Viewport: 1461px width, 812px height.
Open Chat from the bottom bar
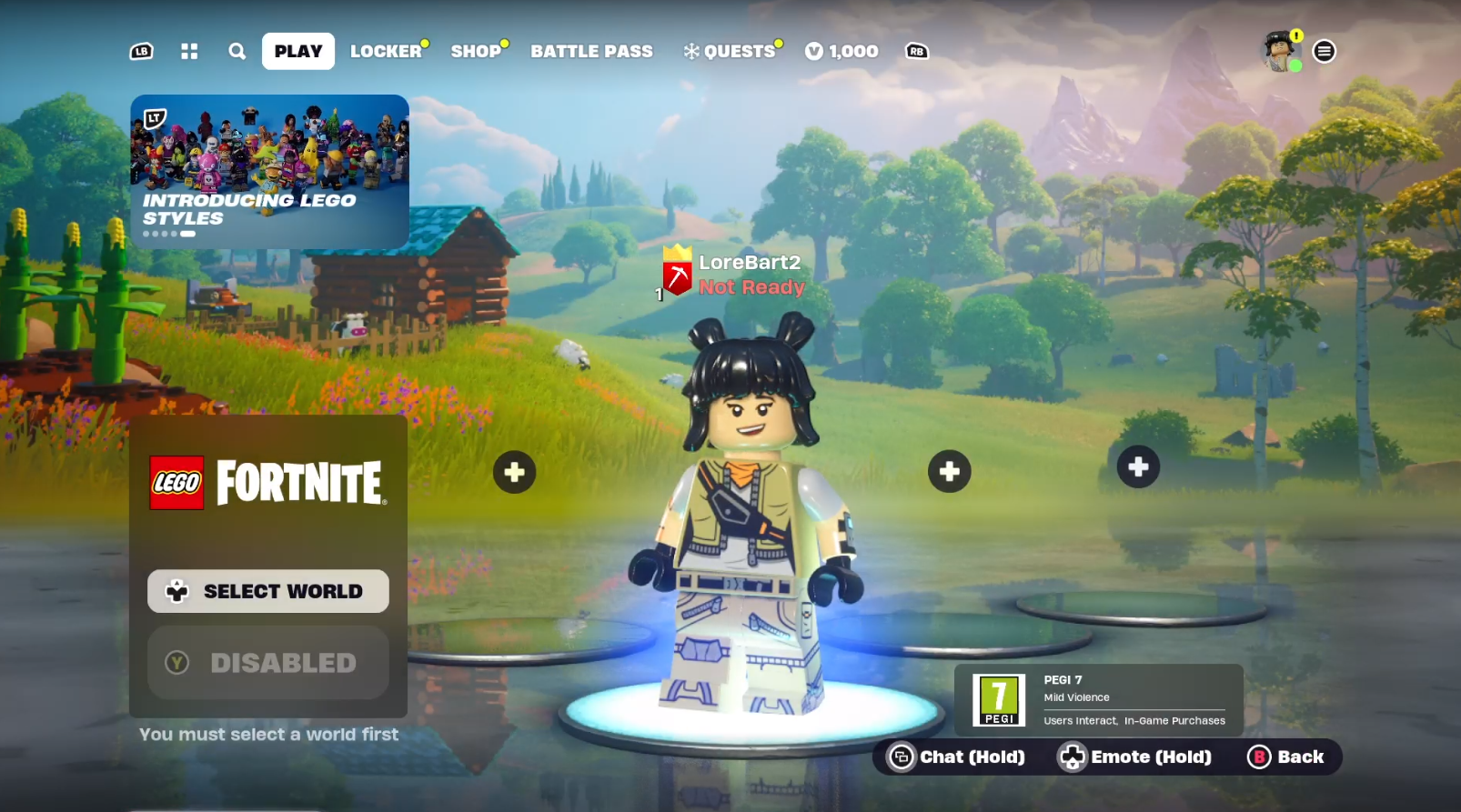957,757
